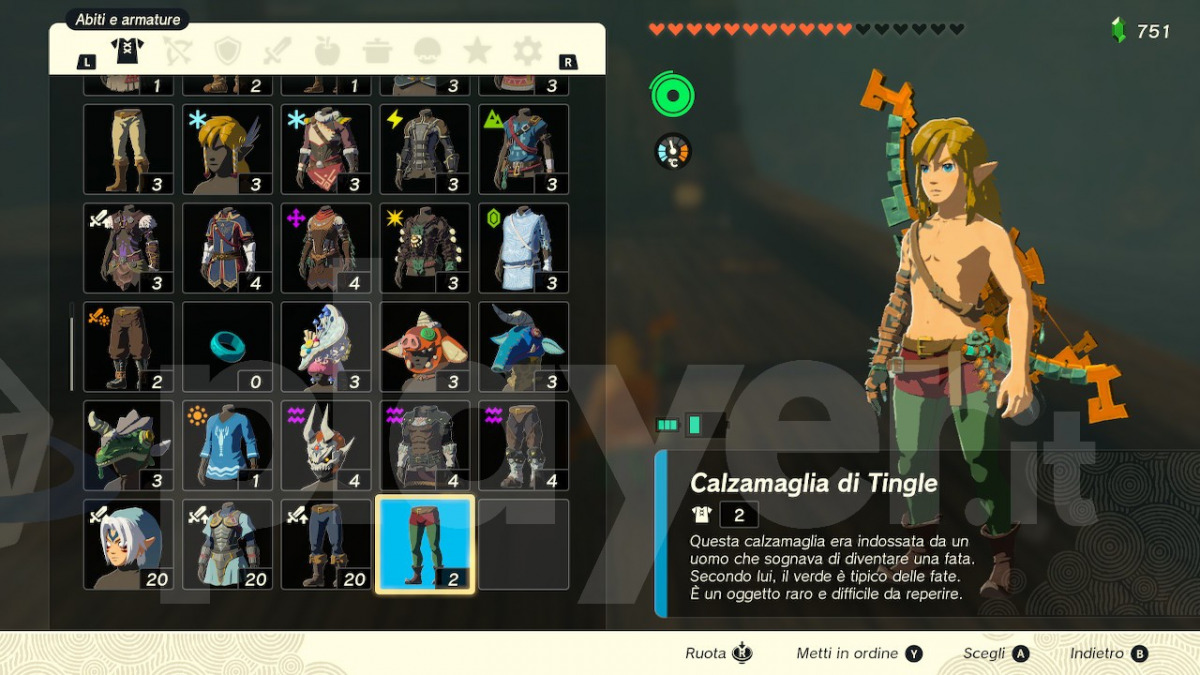Viewport: 1200px width, 675px height.
Task: Select the blue horned Moblin mask
Action: (524, 347)
